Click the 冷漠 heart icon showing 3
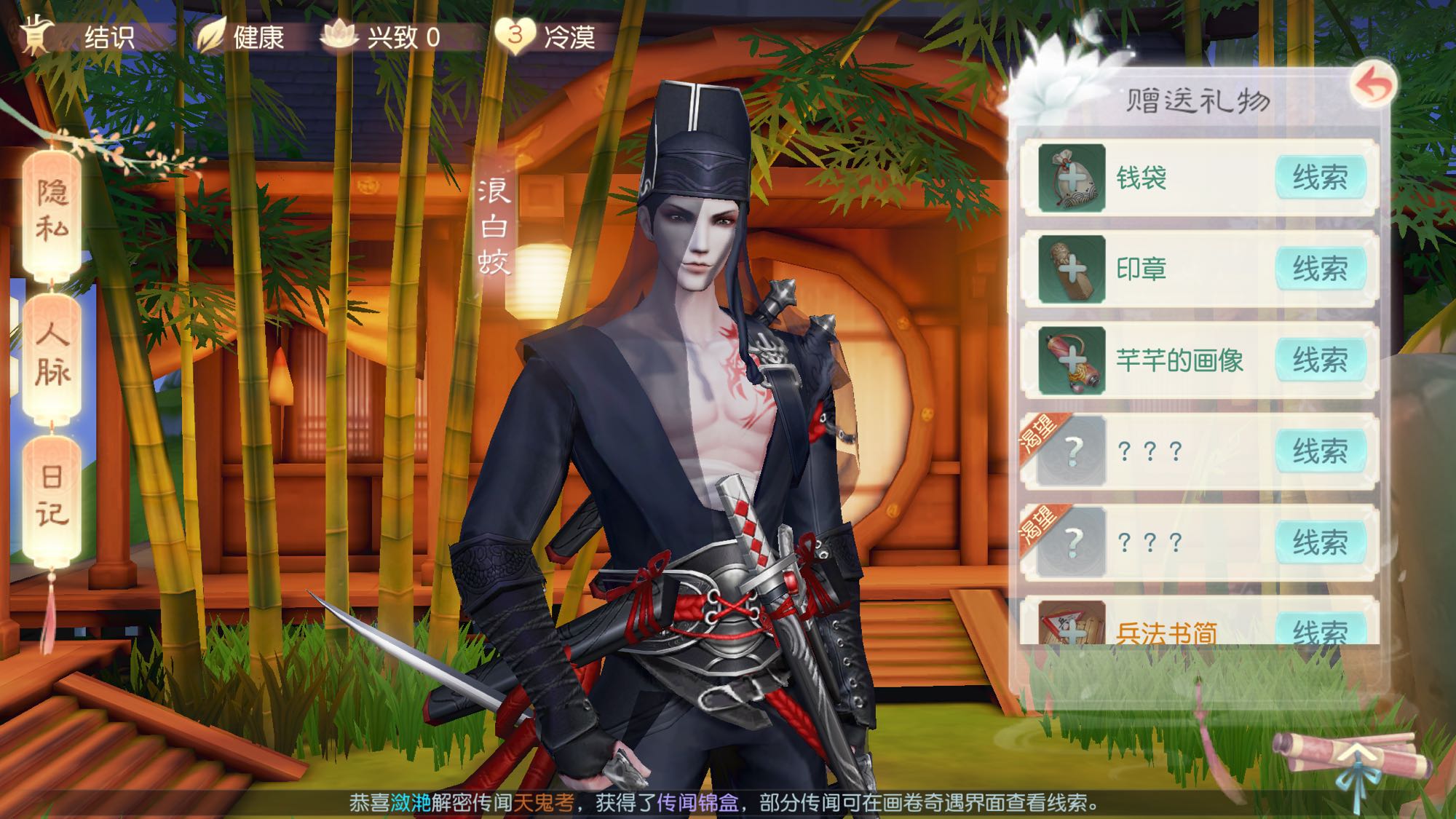The width and height of the screenshot is (1456, 819). coord(514,35)
